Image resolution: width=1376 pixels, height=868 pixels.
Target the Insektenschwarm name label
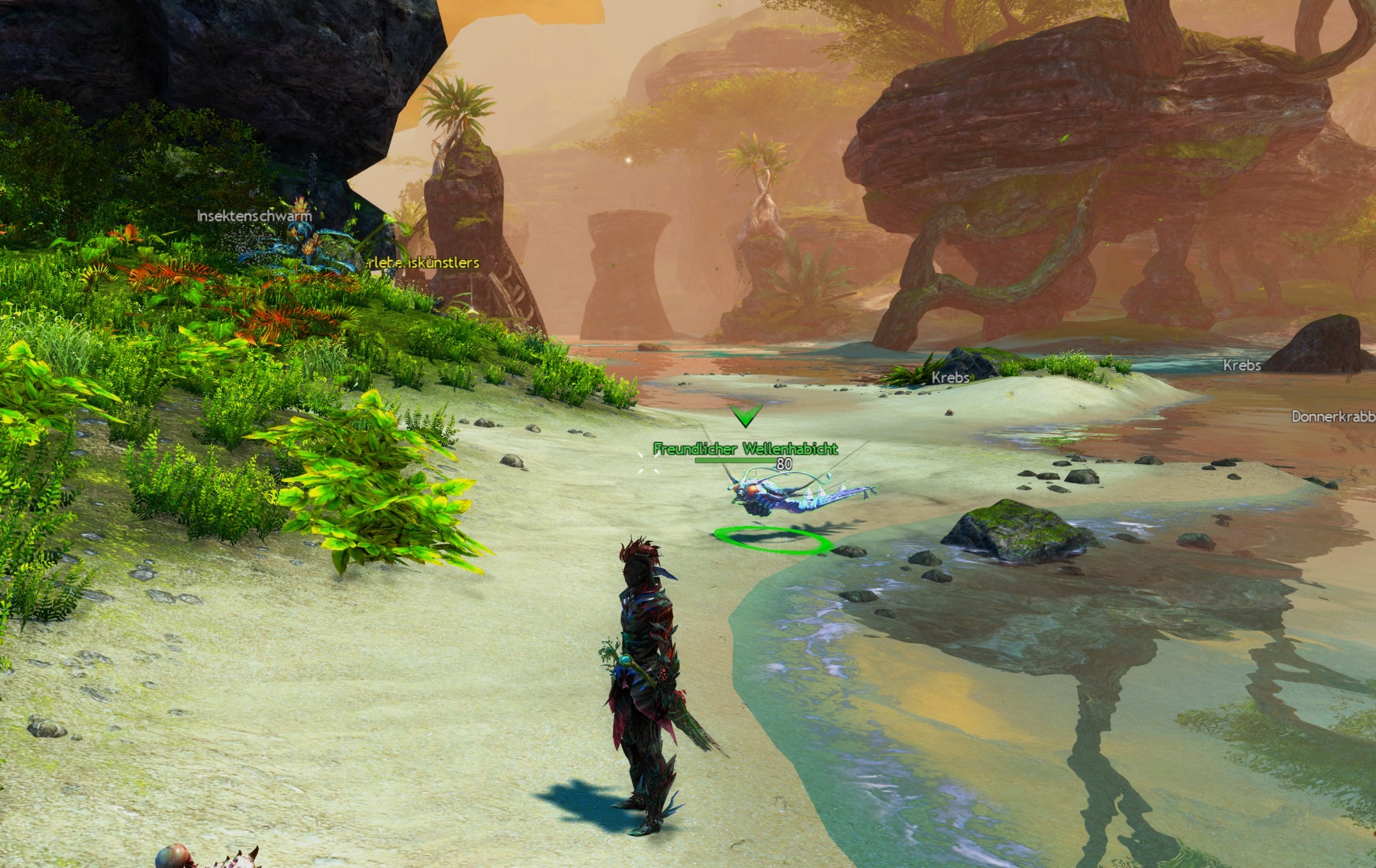pyautogui.click(x=254, y=216)
